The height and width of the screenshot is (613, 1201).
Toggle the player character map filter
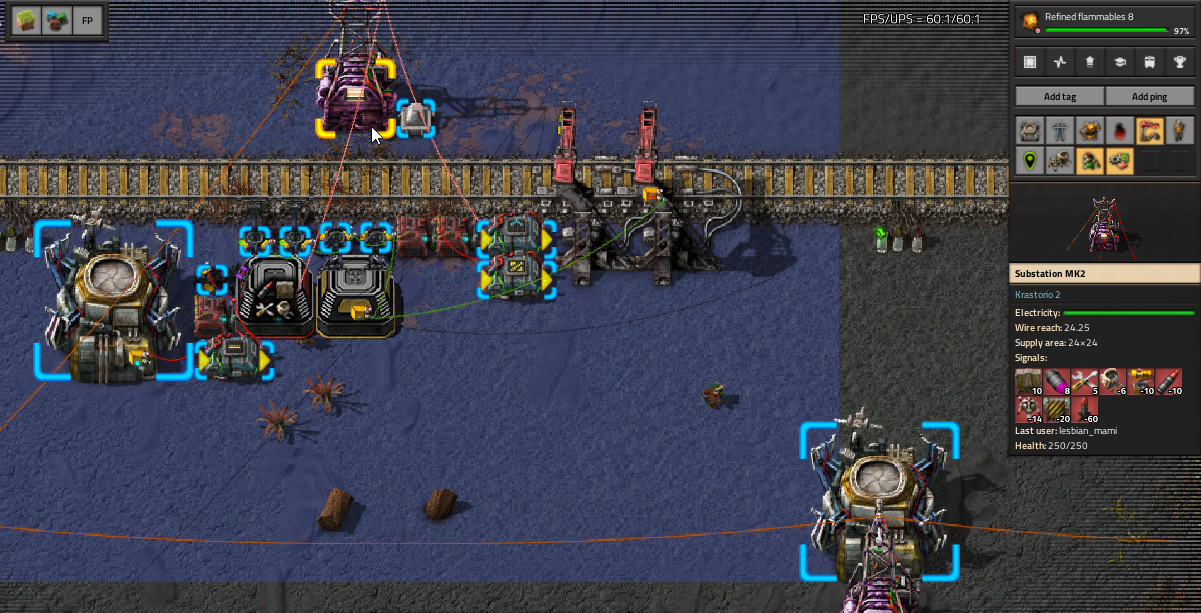[x=1180, y=131]
